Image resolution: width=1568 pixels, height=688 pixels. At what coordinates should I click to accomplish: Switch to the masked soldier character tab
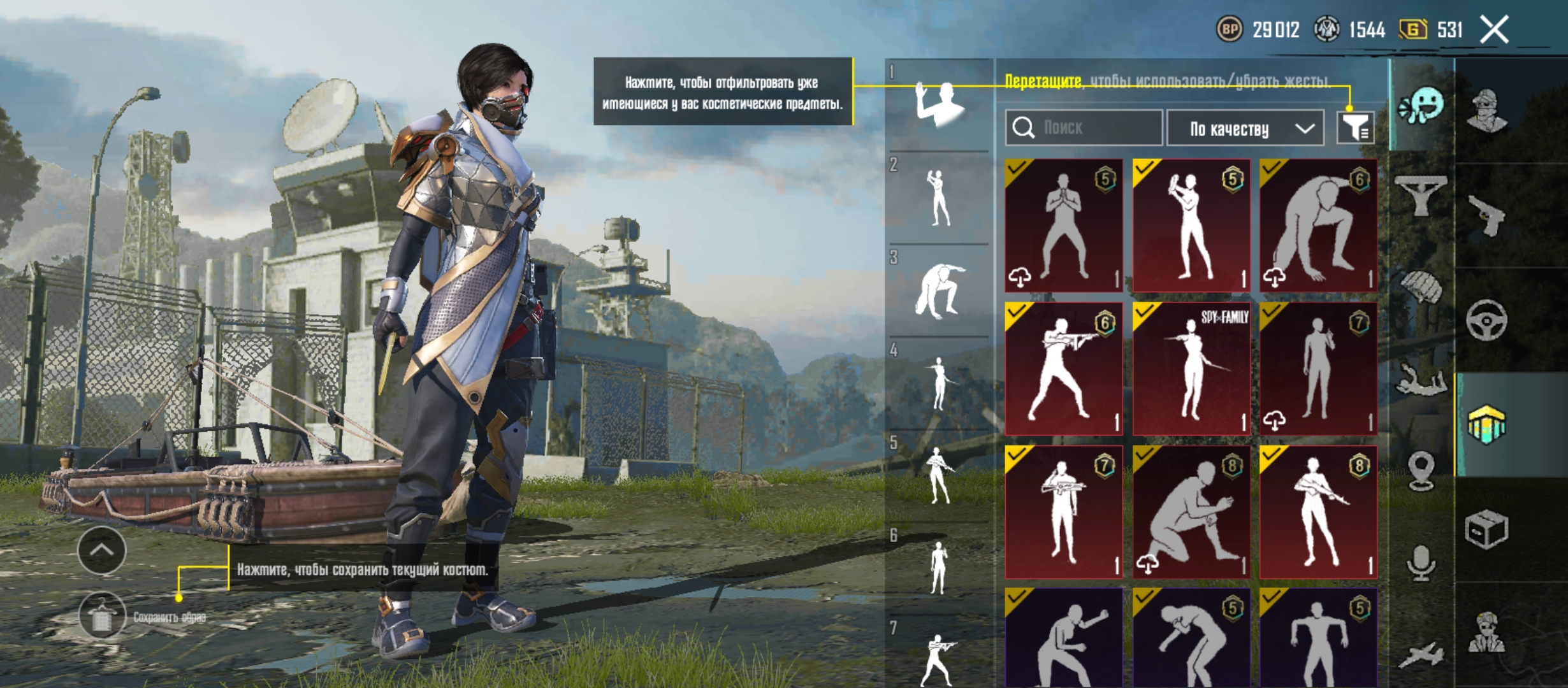(x=1486, y=110)
